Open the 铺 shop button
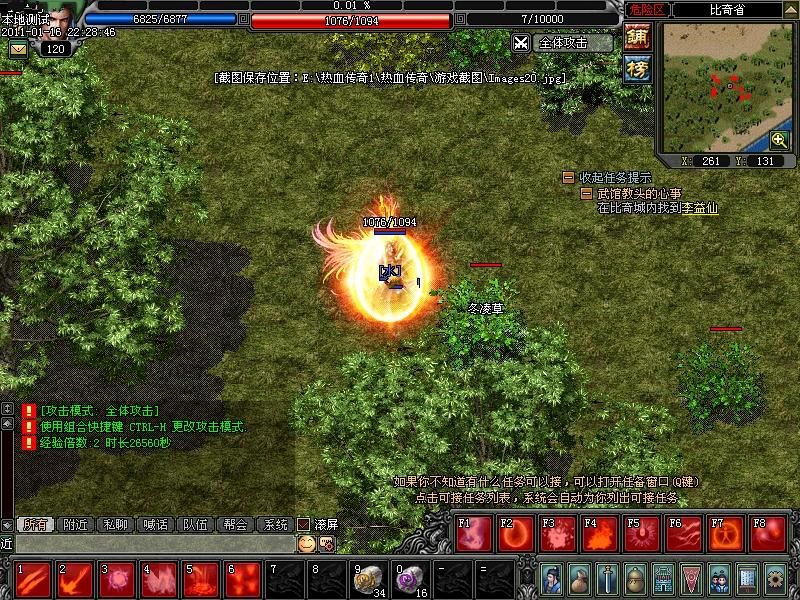This screenshot has width=800, height=600. click(x=637, y=36)
